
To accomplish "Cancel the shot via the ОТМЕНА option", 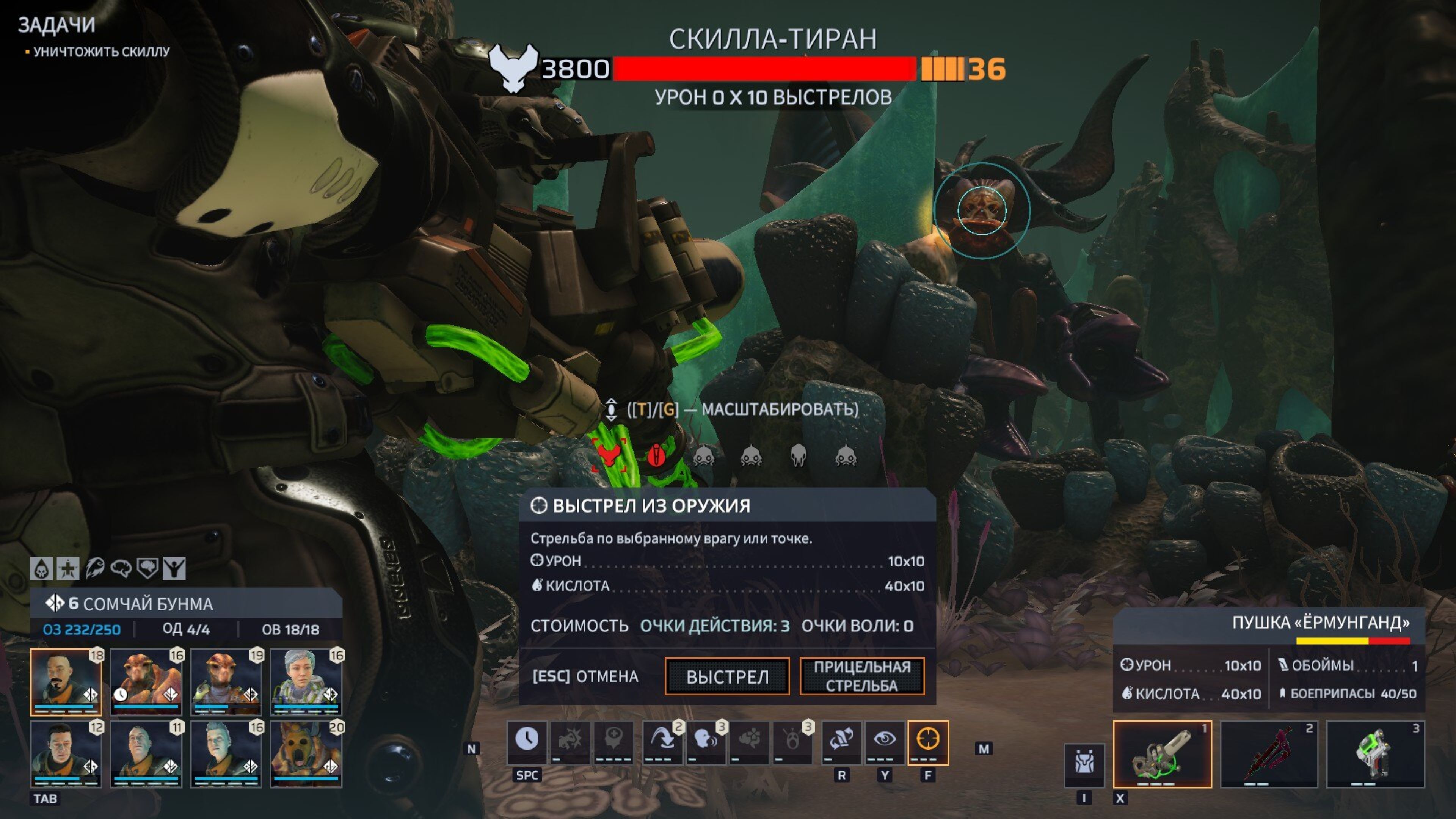I will click(585, 676).
